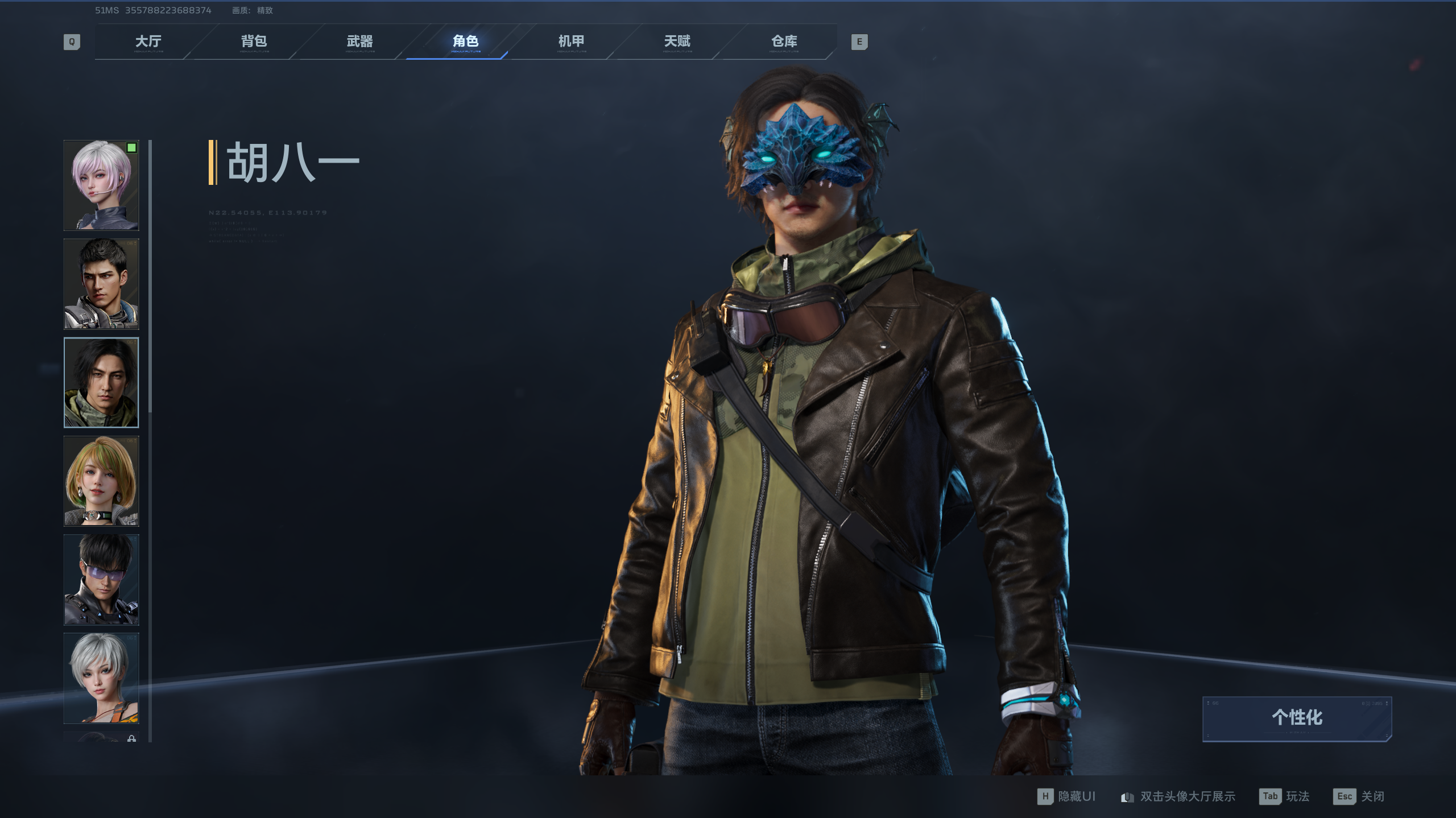Open the 背包 backpack tab
1456x818 pixels.
(x=254, y=42)
